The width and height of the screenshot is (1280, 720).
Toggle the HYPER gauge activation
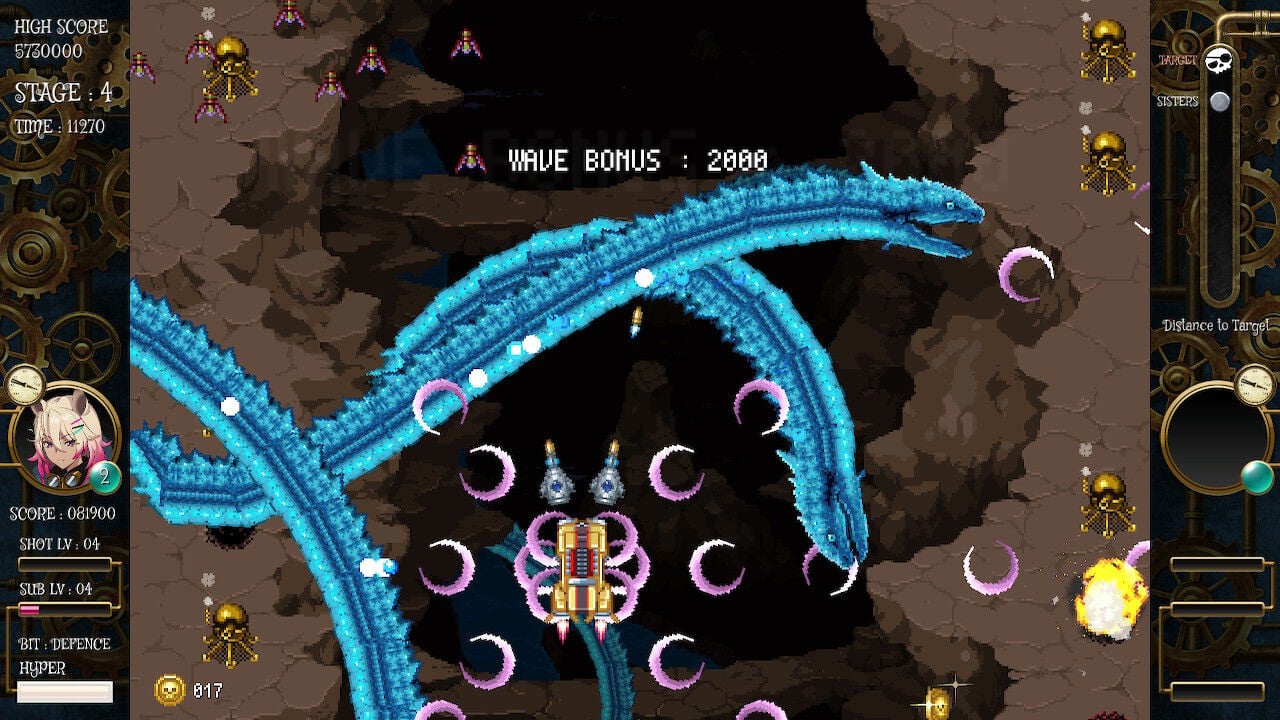tap(65, 691)
